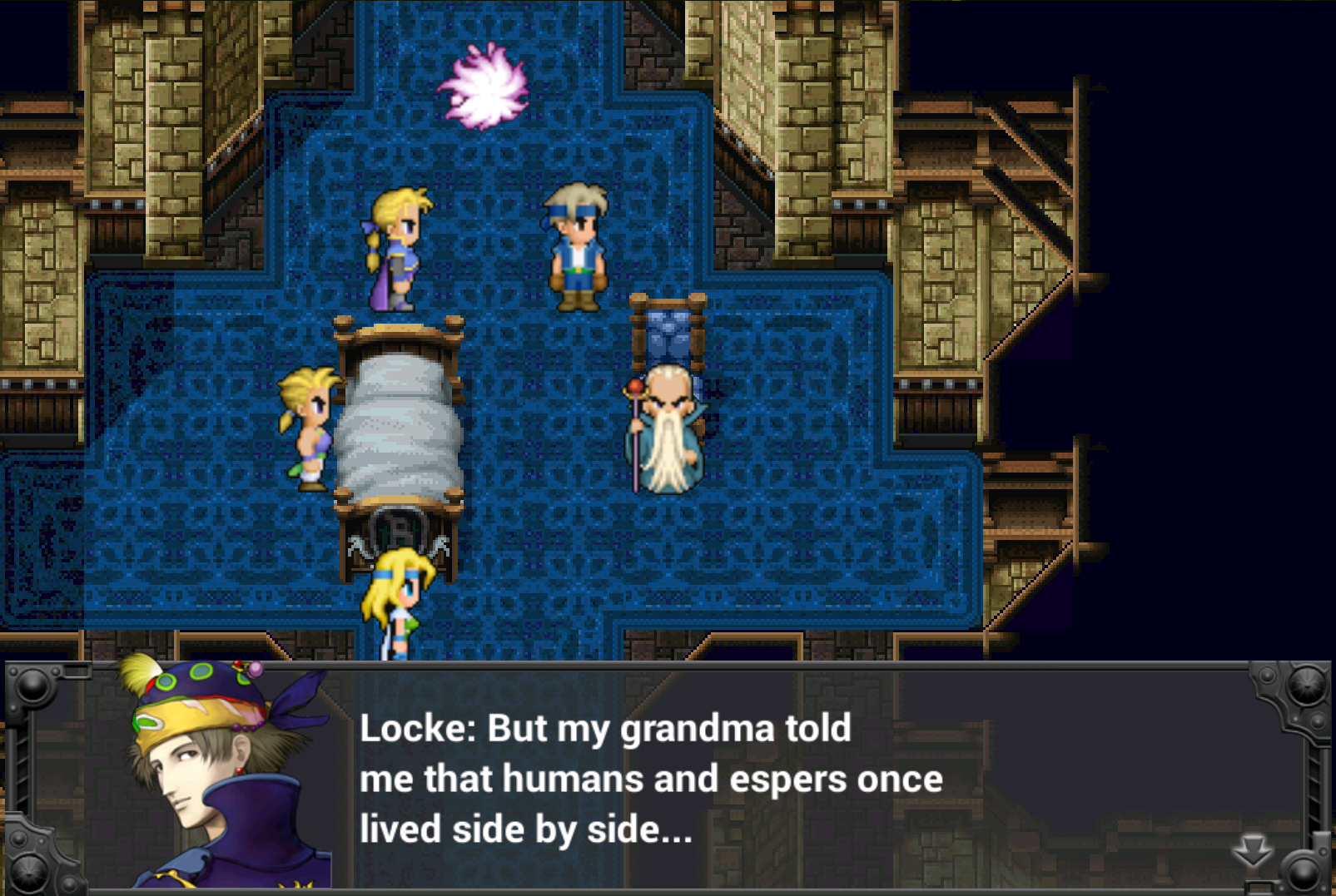Screen dimensions: 1336x896
Task: Expand the dialogue box via the bottom-right knob
Action: pos(1301,868)
